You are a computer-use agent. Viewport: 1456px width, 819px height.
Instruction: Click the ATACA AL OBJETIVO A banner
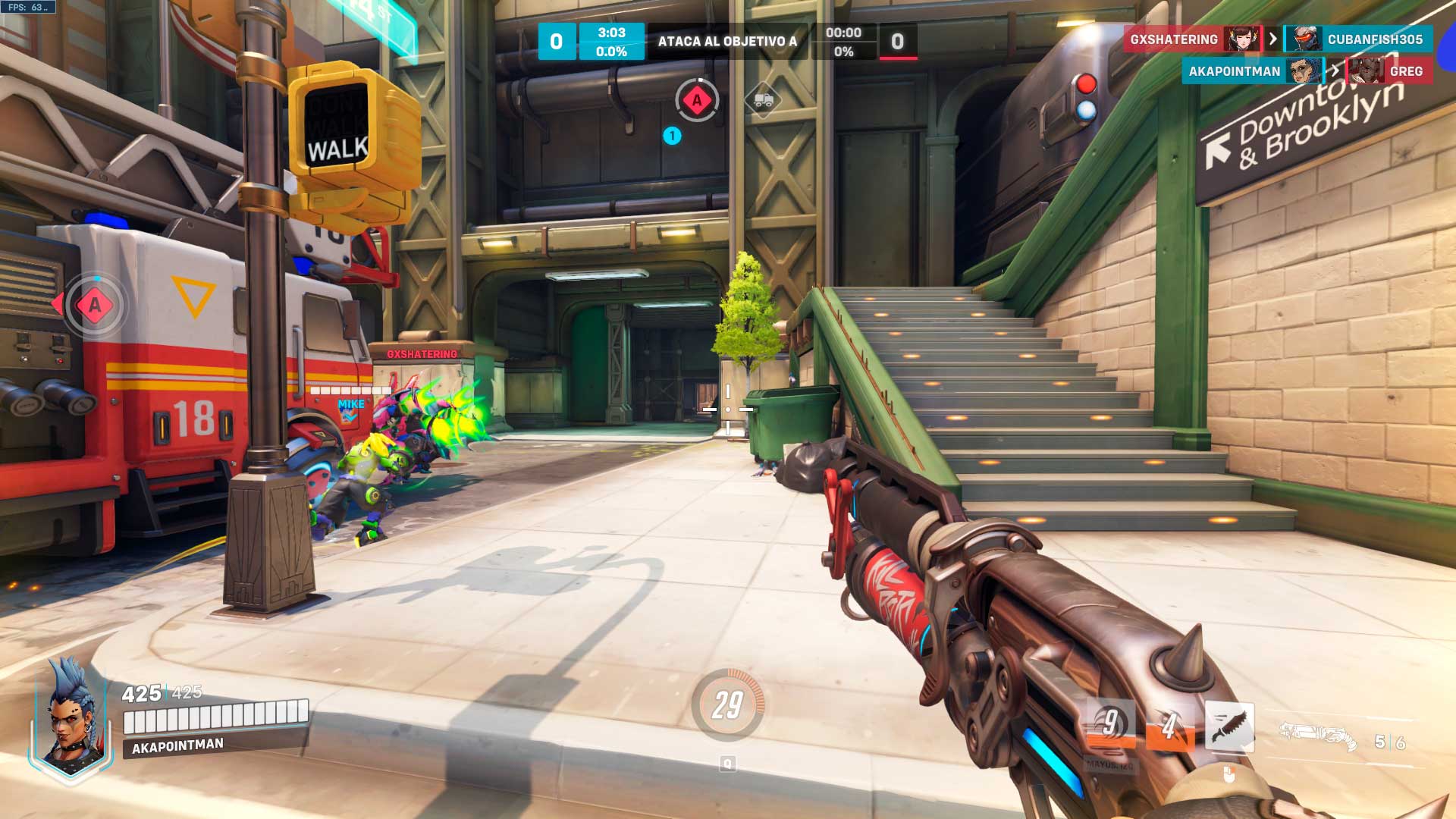pos(727,42)
